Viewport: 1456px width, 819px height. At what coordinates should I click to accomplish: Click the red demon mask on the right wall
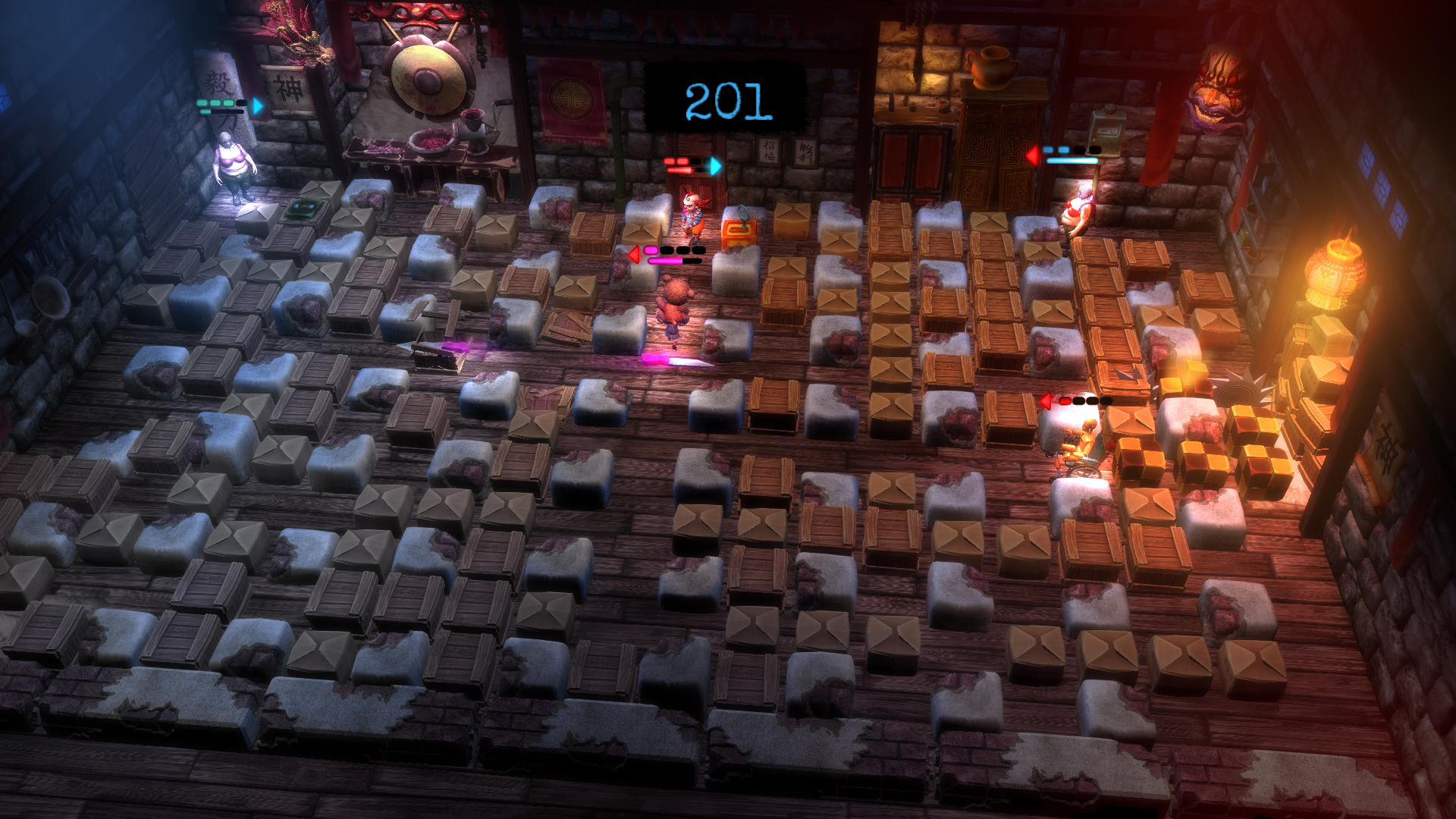(x=1221, y=83)
